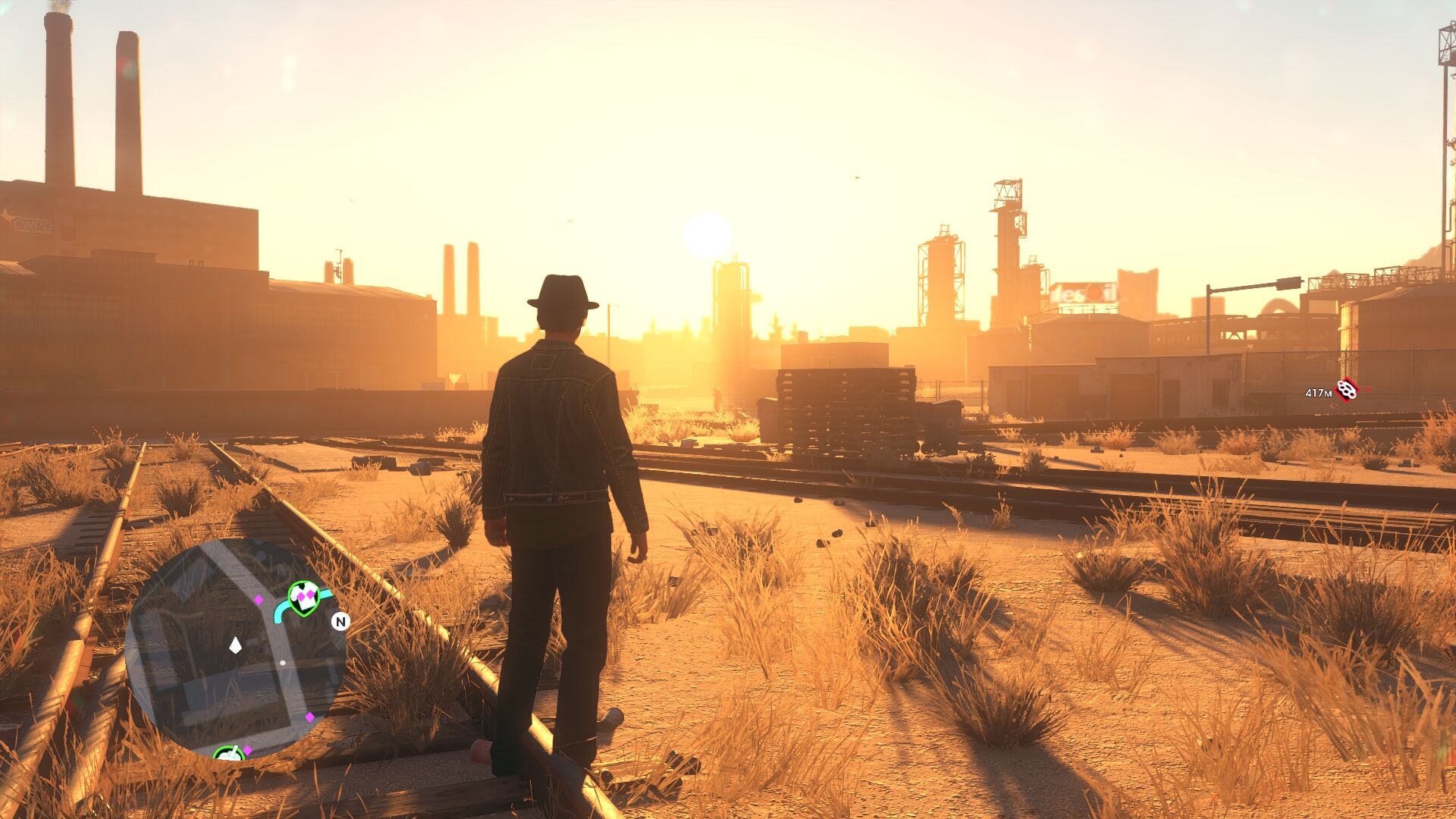
Task: Select the red brass knuckles waypoint marker
Action: [x=1347, y=390]
